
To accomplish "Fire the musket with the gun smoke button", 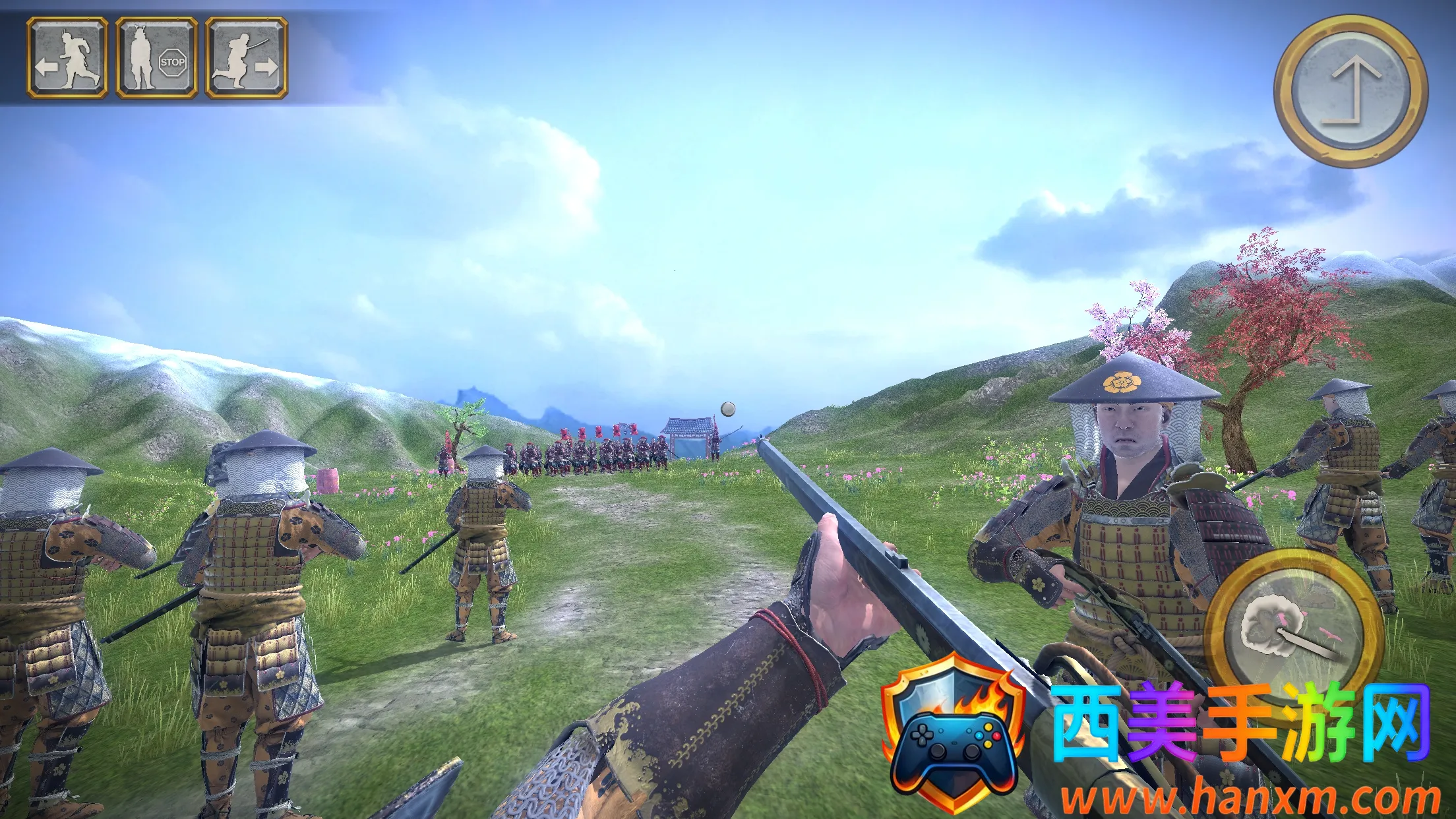I will [x=1294, y=628].
